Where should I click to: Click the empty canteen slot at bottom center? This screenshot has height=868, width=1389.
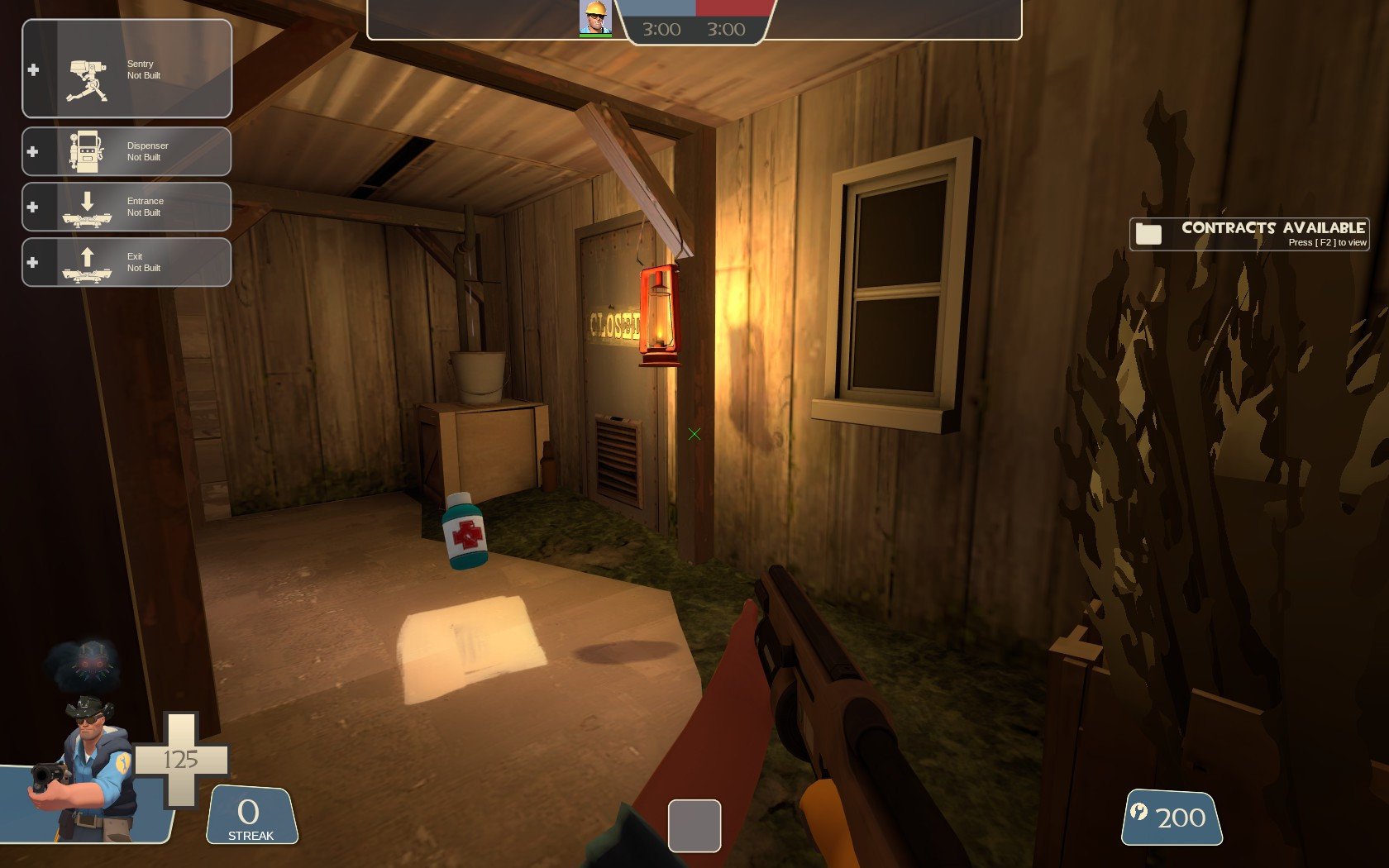(694, 825)
